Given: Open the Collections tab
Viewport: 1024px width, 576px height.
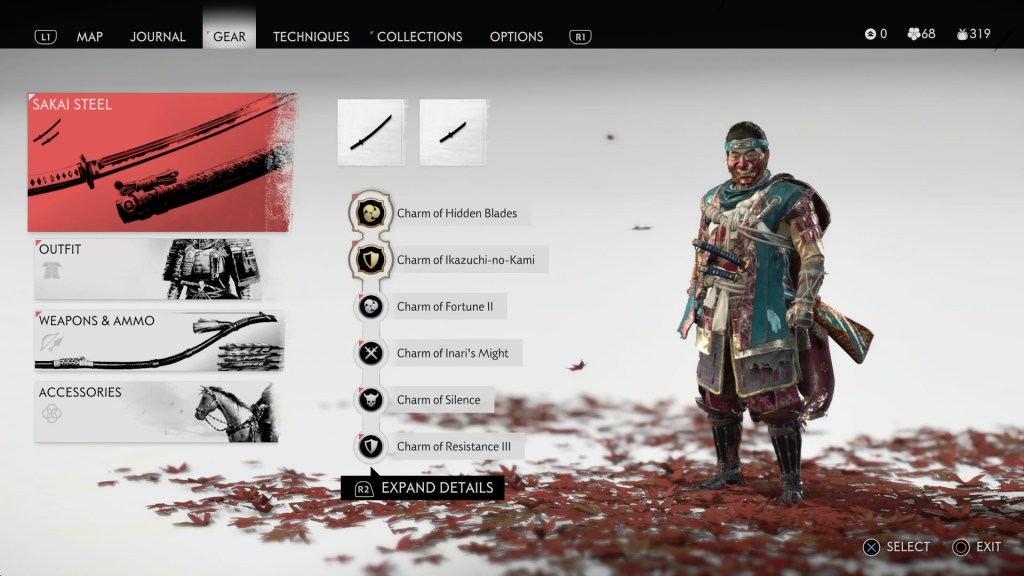Looking at the screenshot, I should 419,37.
